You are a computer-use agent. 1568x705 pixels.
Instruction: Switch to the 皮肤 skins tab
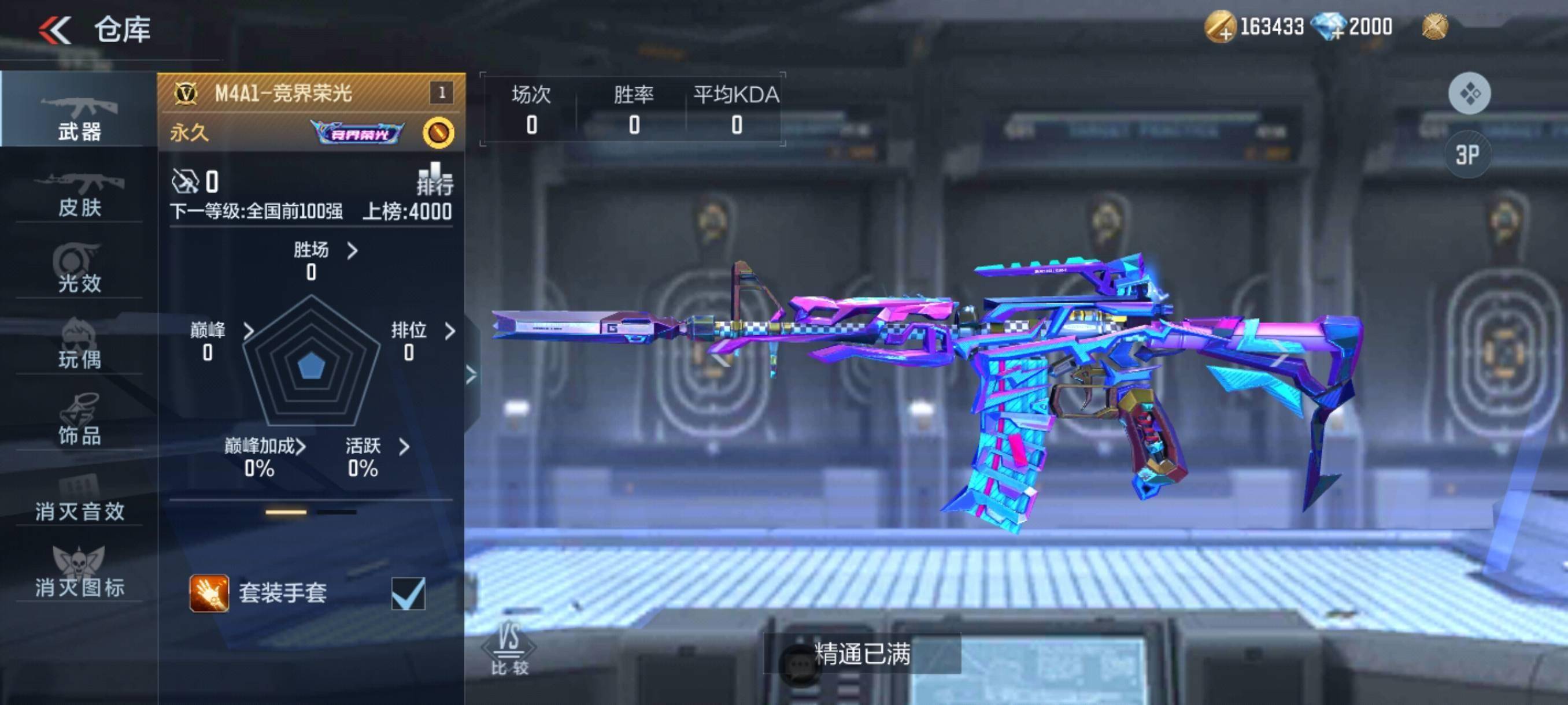tap(78, 195)
